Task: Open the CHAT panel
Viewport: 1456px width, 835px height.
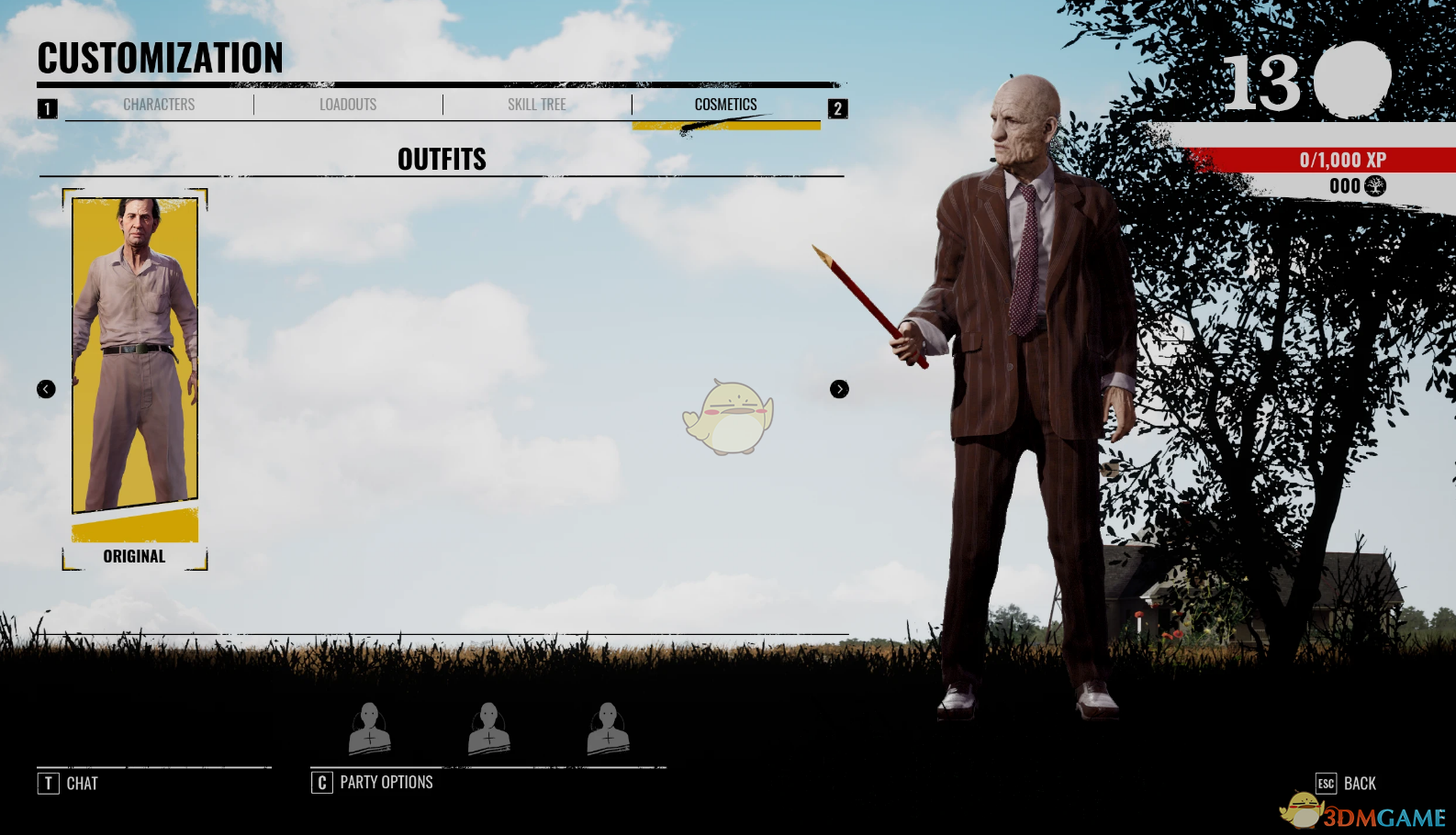Action: (x=82, y=783)
